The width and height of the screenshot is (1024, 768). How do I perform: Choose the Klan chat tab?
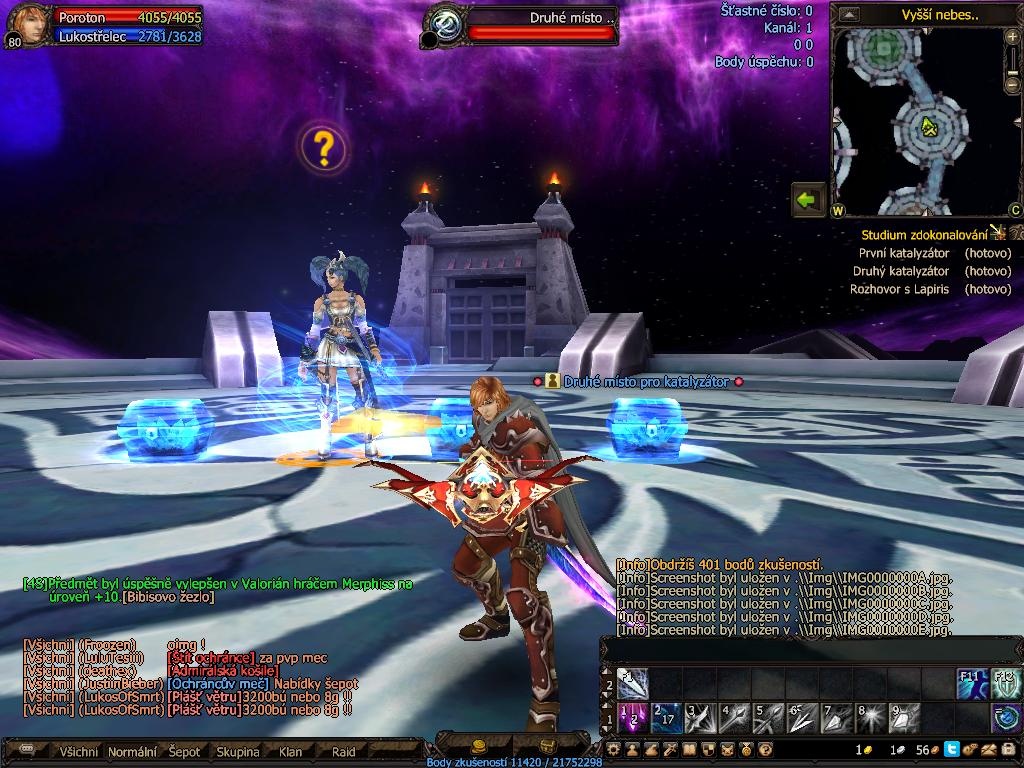click(291, 752)
